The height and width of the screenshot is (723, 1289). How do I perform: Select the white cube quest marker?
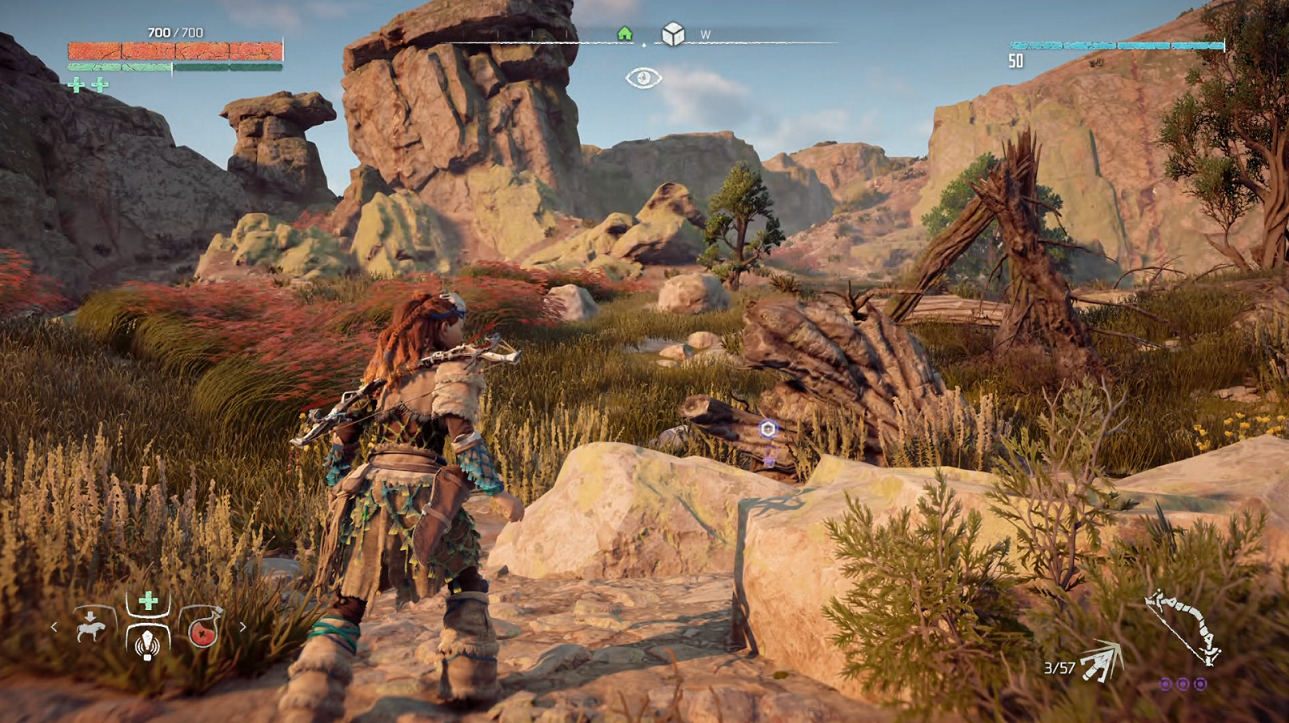tap(673, 35)
